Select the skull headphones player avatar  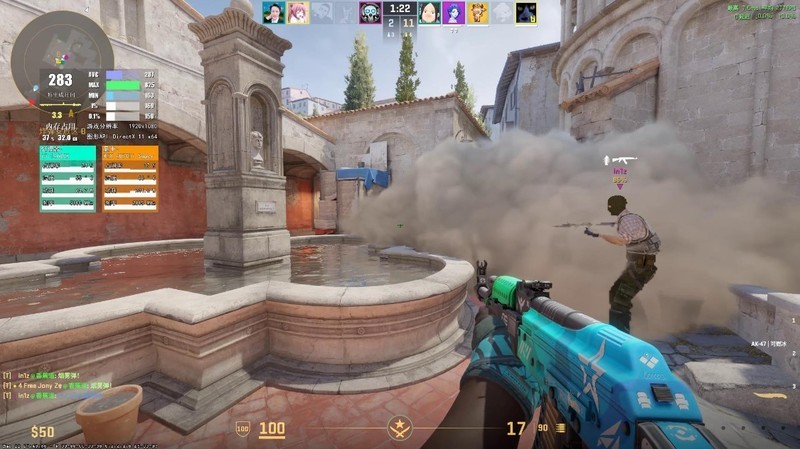click(x=369, y=13)
